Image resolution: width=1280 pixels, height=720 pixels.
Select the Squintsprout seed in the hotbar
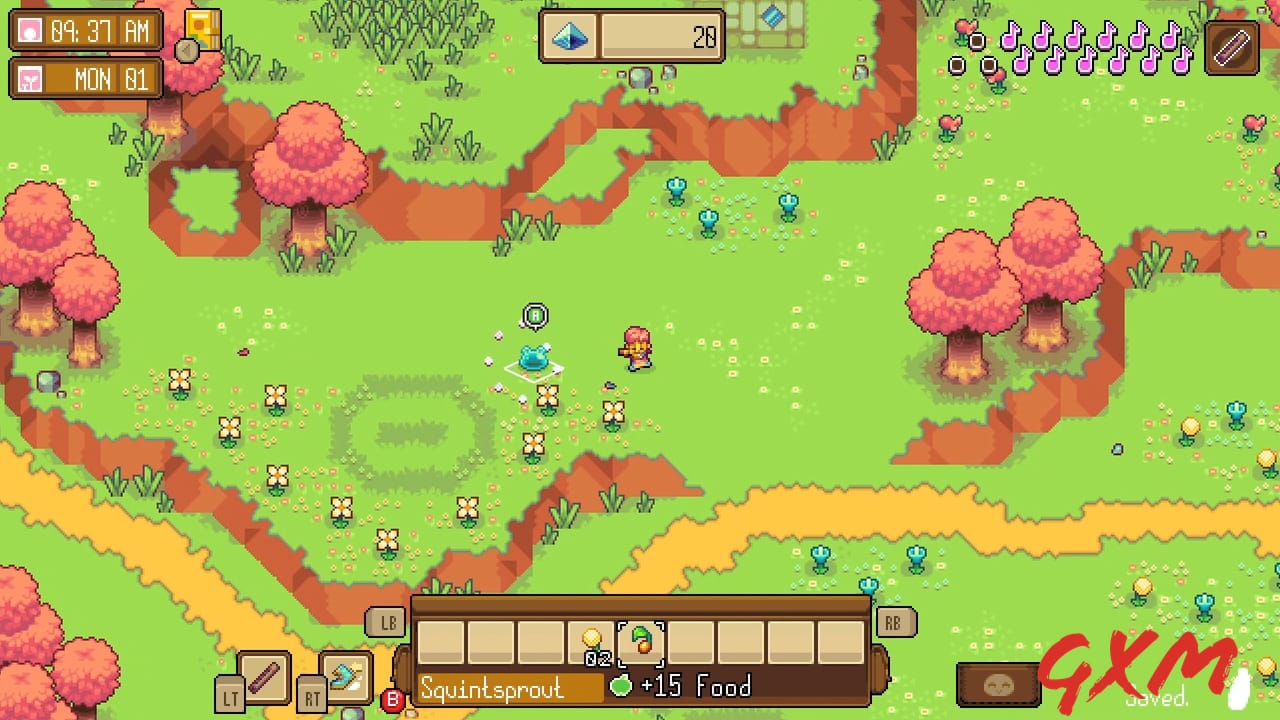click(643, 645)
